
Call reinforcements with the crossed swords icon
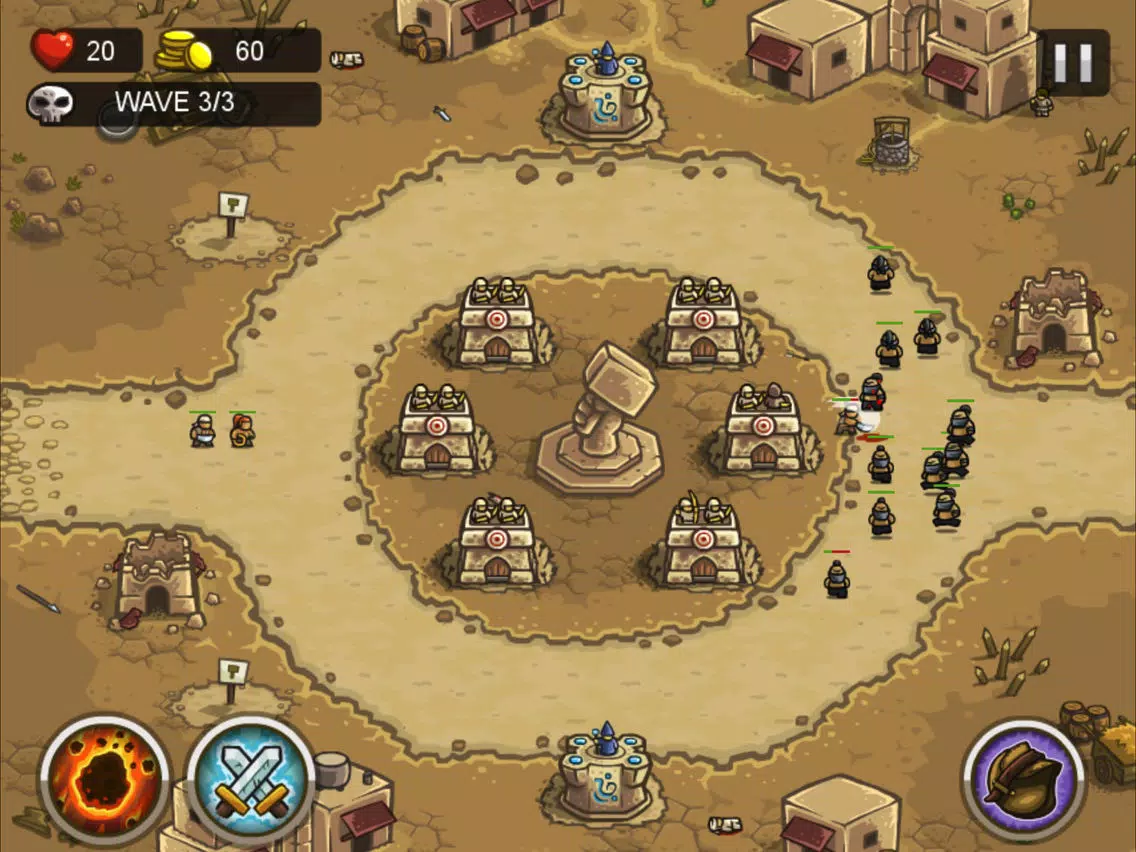tap(251, 779)
